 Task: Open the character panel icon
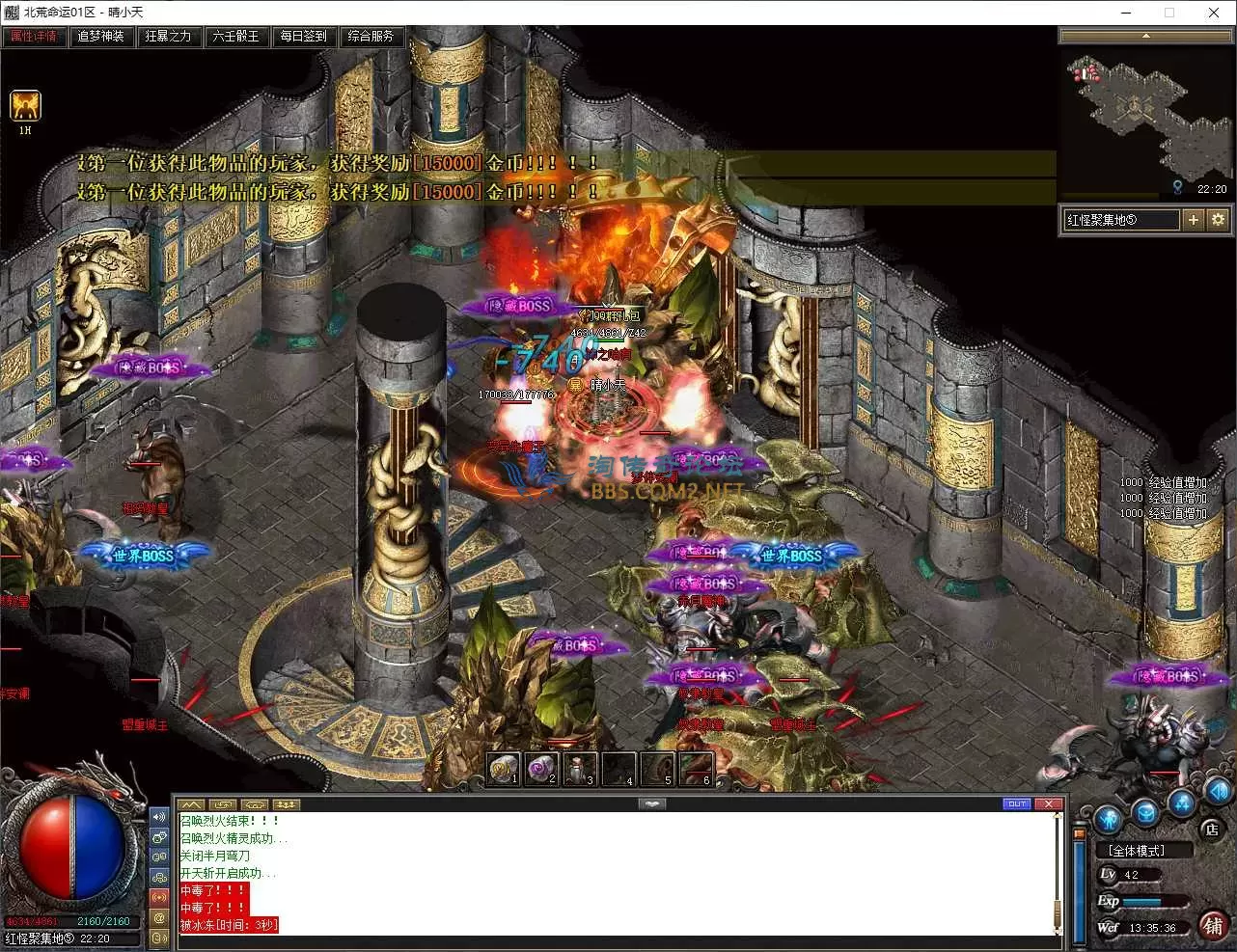[x=1108, y=819]
